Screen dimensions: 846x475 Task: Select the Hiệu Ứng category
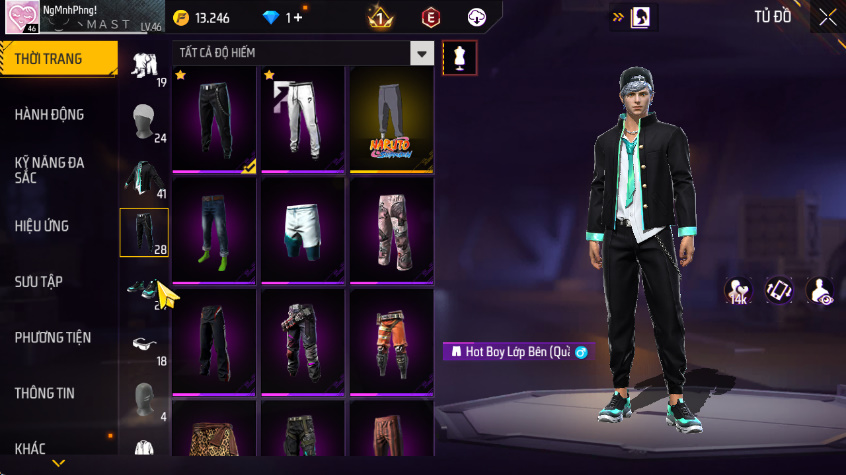(x=42, y=226)
